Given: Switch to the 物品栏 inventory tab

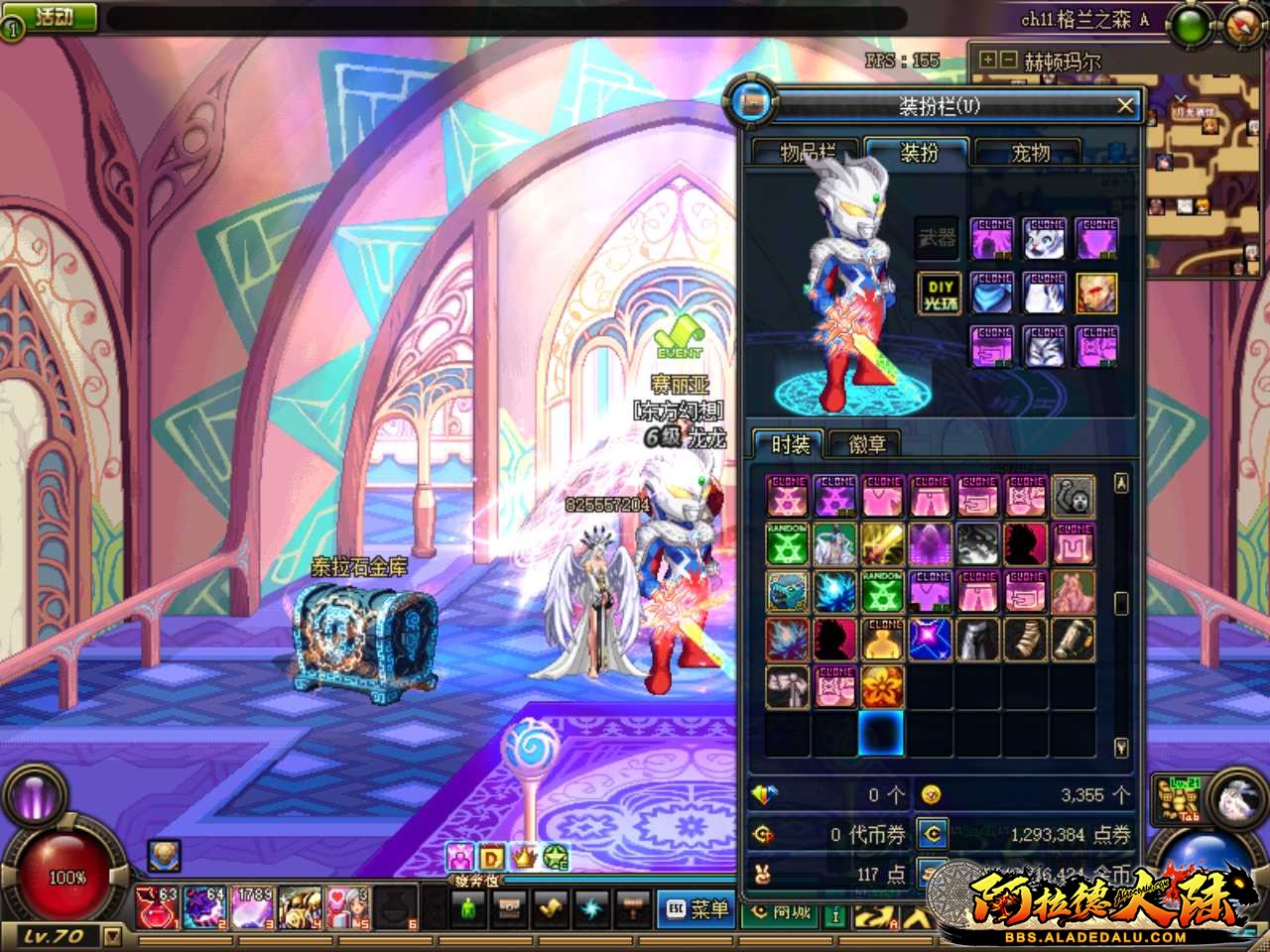Looking at the screenshot, I should click(x=807, y=153).
